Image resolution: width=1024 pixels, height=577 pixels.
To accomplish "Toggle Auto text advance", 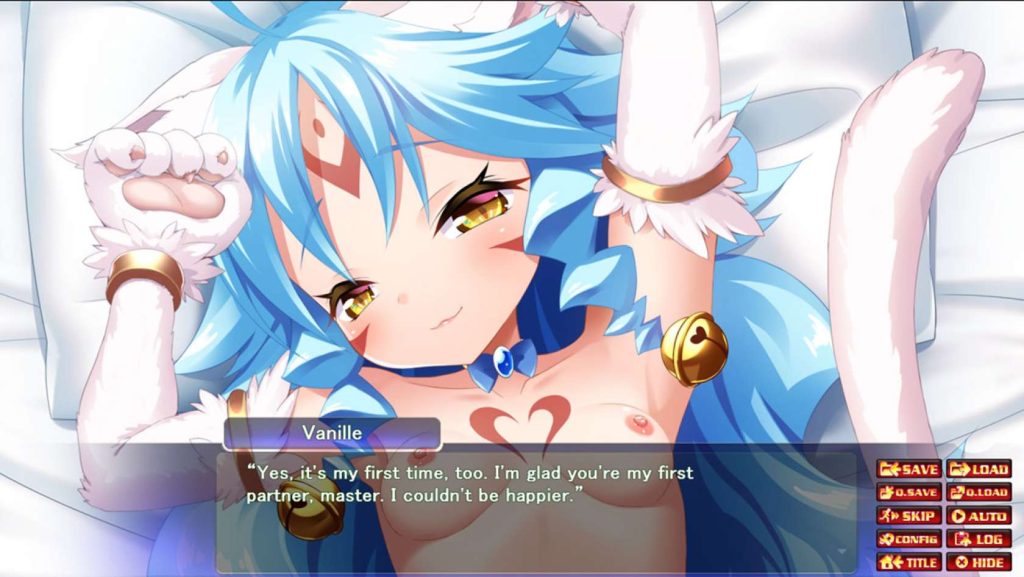I will tap(978, 516).
